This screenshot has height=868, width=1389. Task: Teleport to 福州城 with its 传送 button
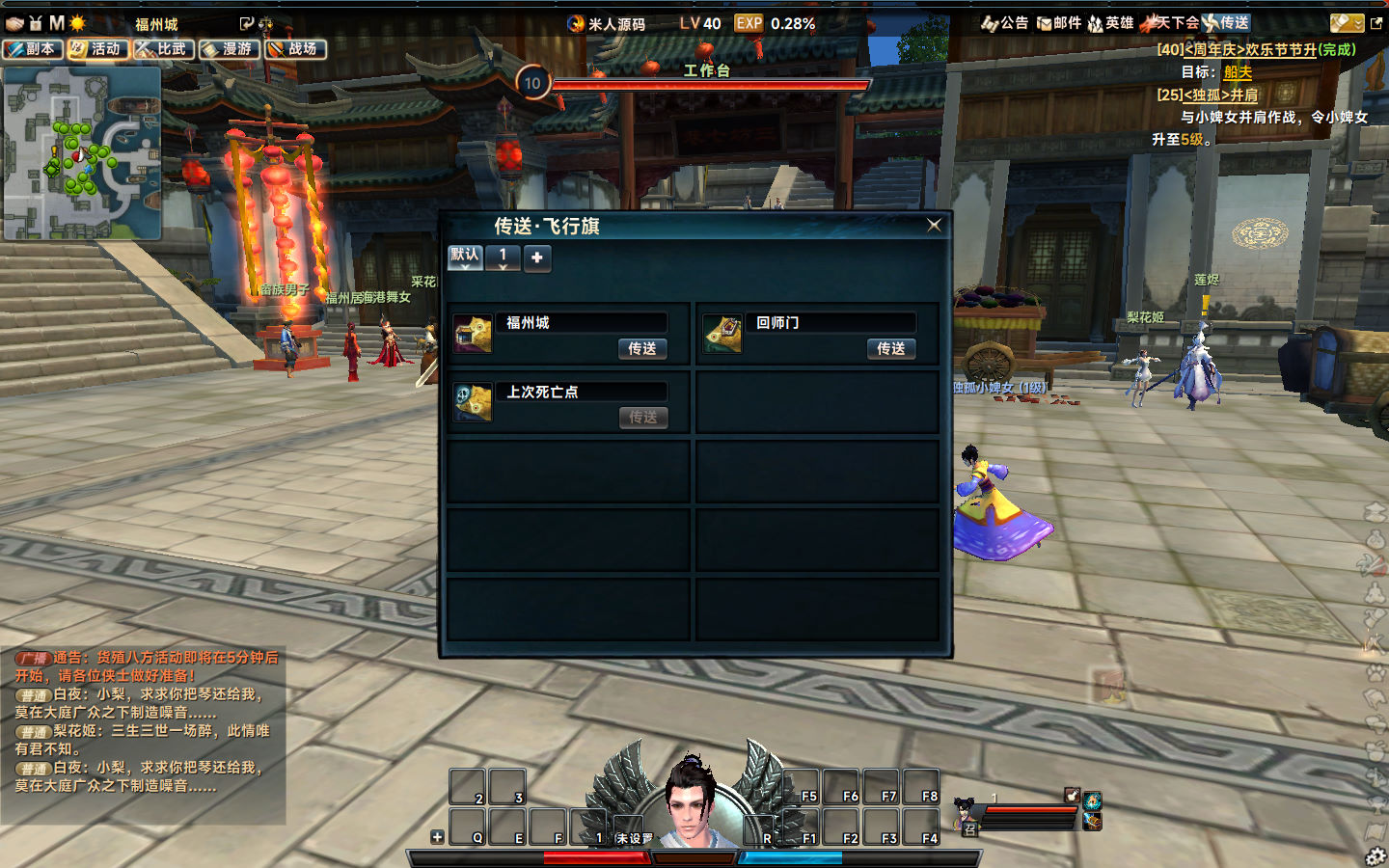point(641,349)
